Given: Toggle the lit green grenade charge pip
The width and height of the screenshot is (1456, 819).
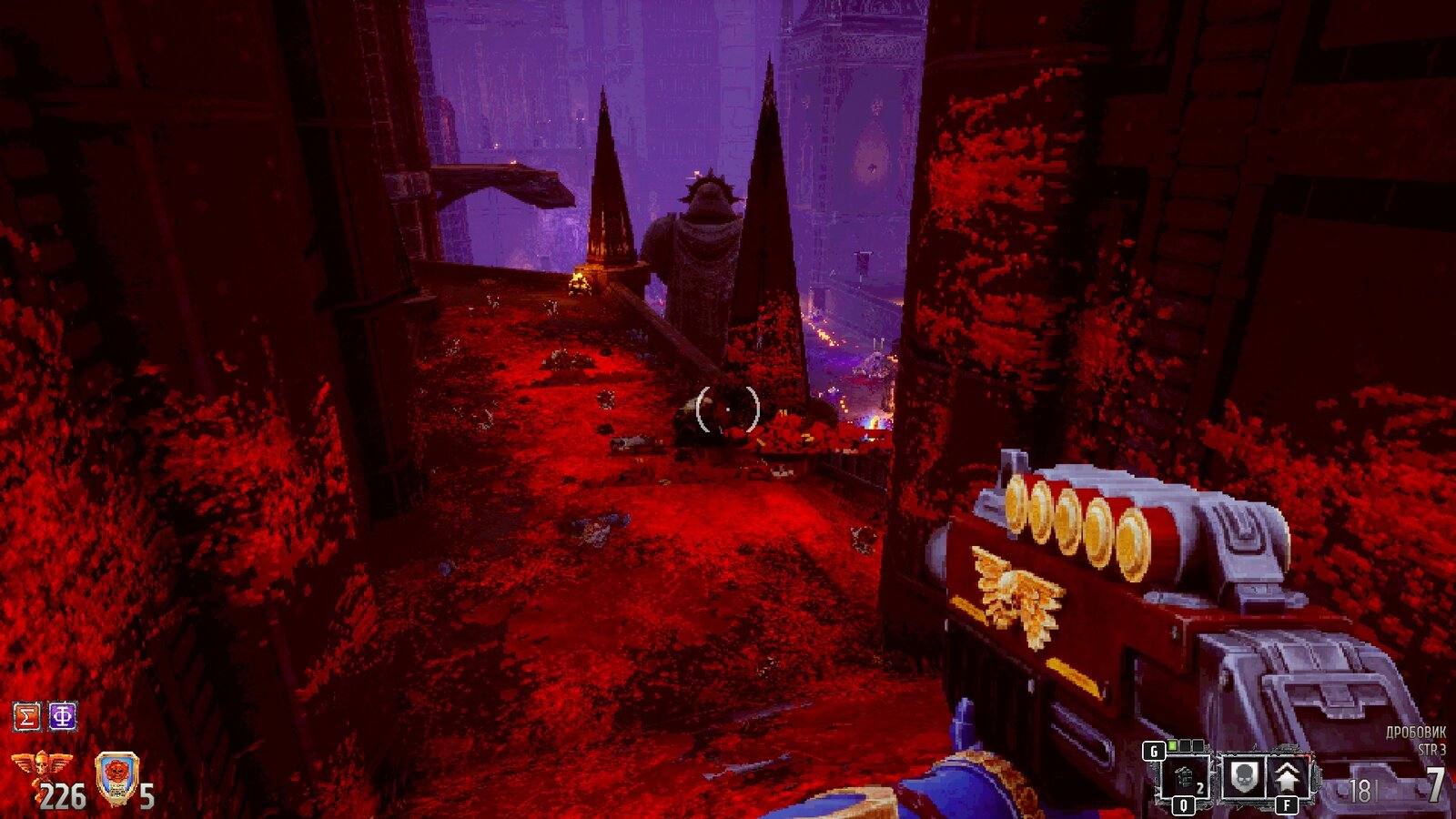Looking at the screenshot, I should [1172, 744].
